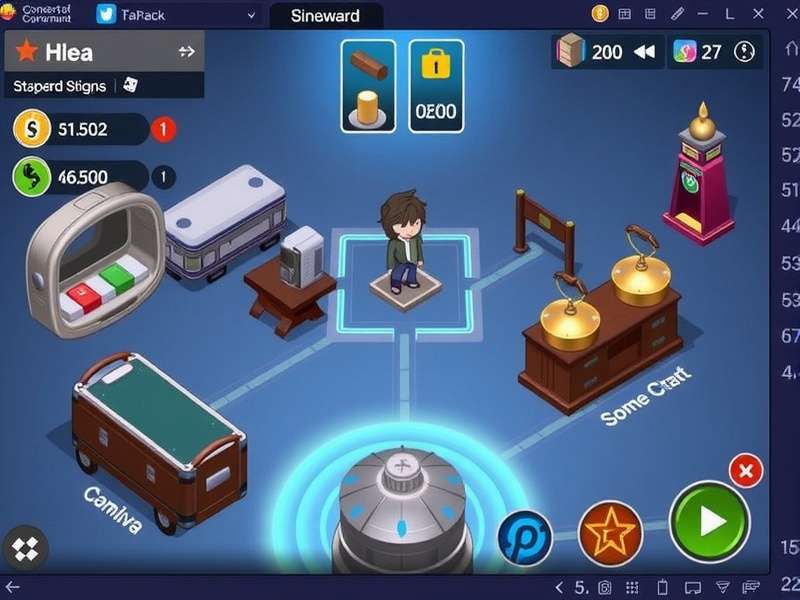
Task: Click the locked yellow padlock slot
Action: click(436, 86)
